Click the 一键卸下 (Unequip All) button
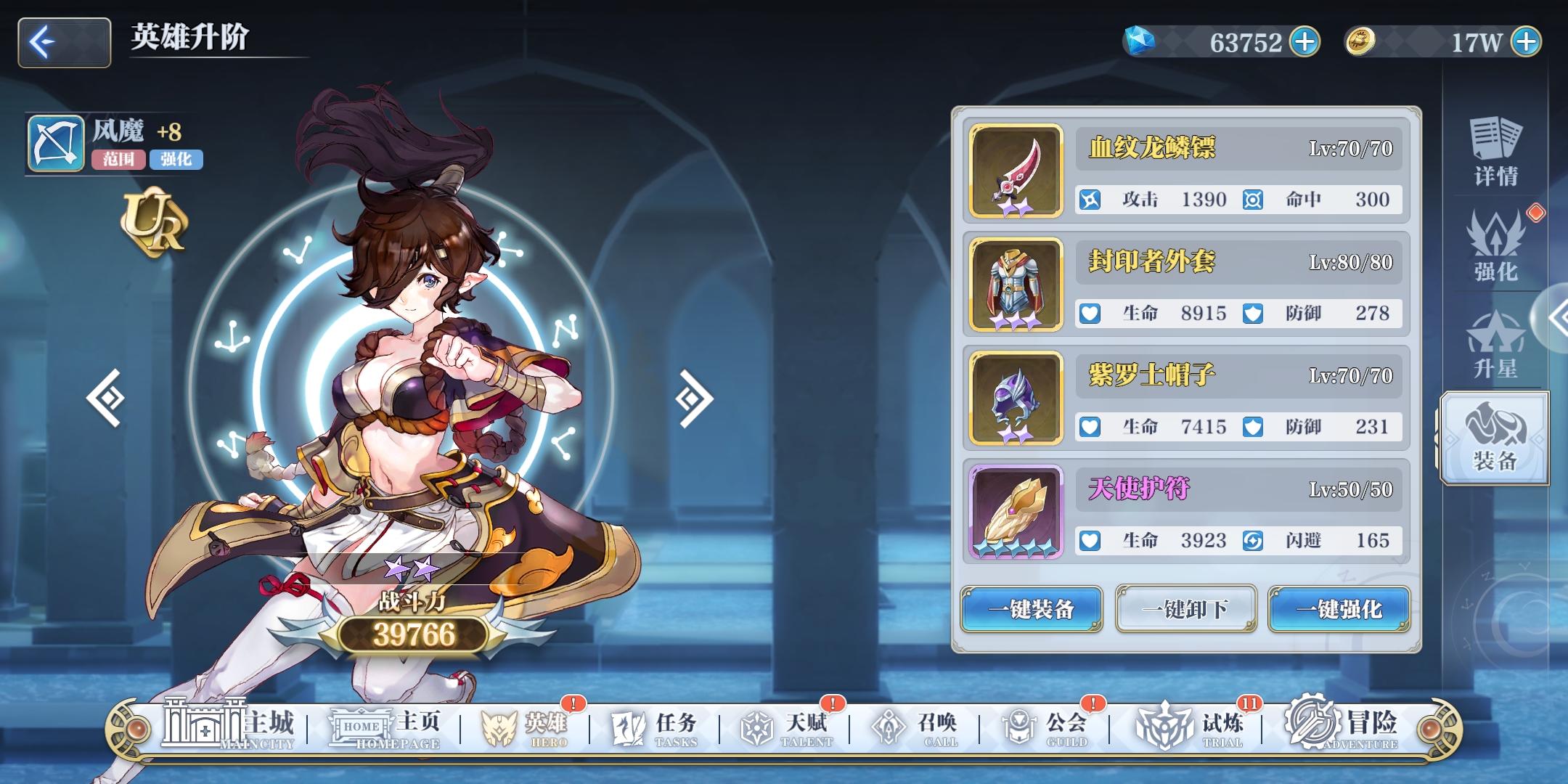This screenshot has height=784, width=1568. point(1186,609)
